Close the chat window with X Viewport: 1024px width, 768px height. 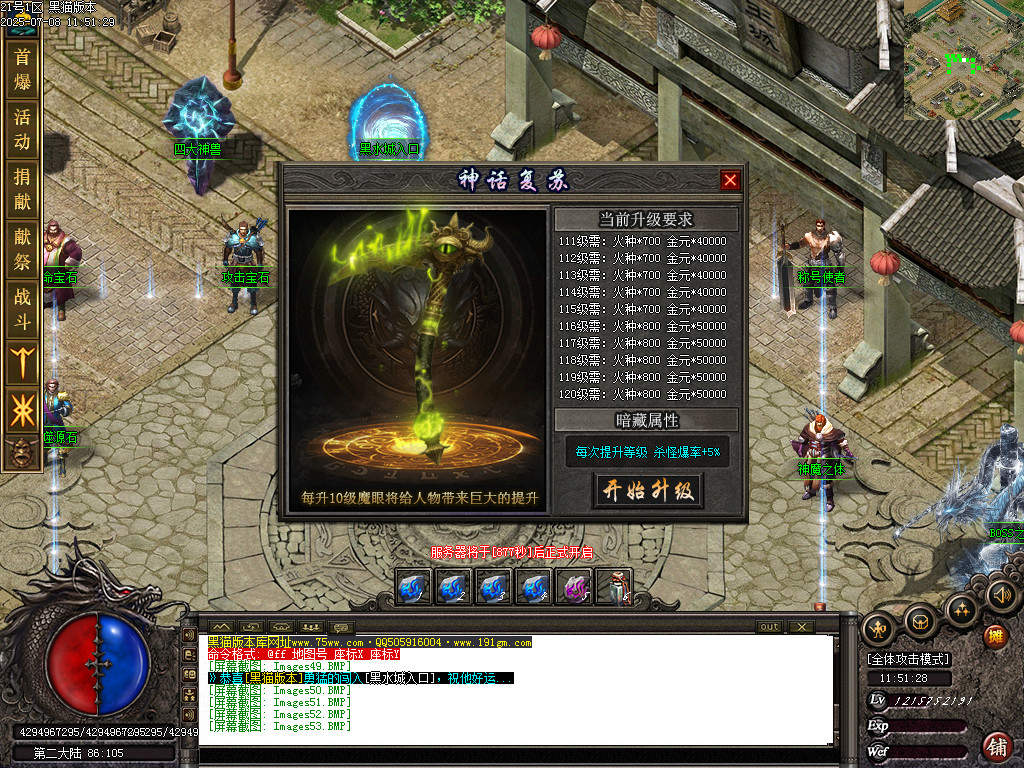801,627
